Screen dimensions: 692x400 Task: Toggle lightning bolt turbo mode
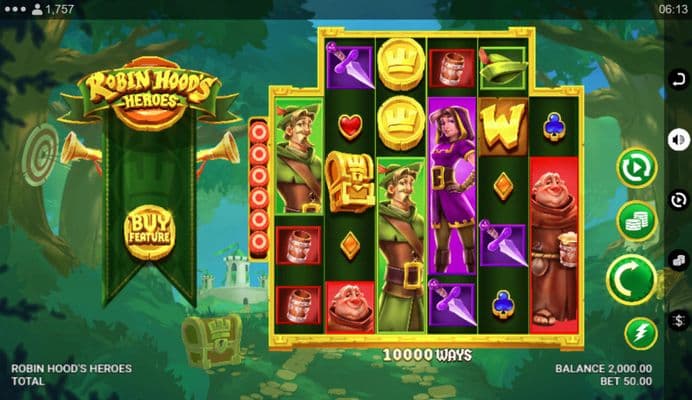[x=640, y=332]
